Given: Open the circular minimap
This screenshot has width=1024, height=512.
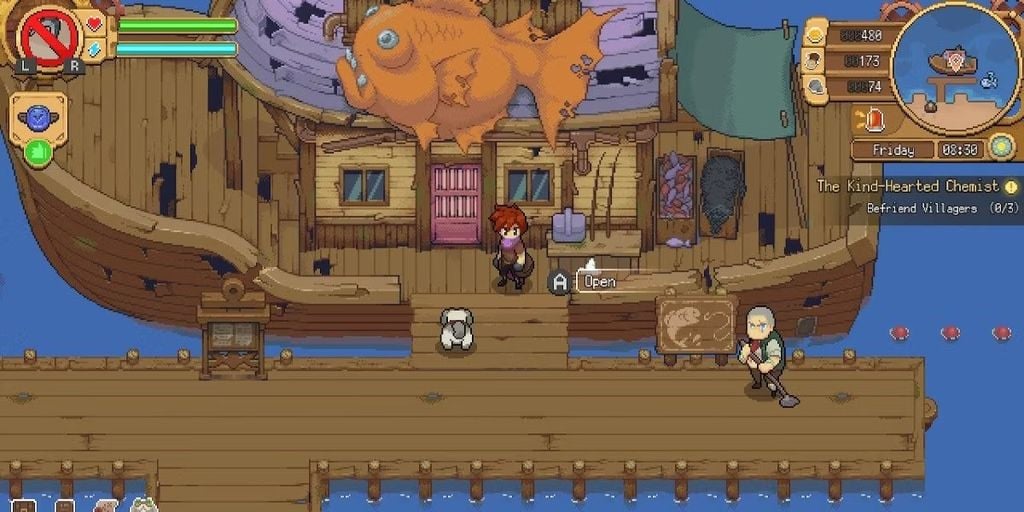Looking at the screenshot, I should pos(954,66).
